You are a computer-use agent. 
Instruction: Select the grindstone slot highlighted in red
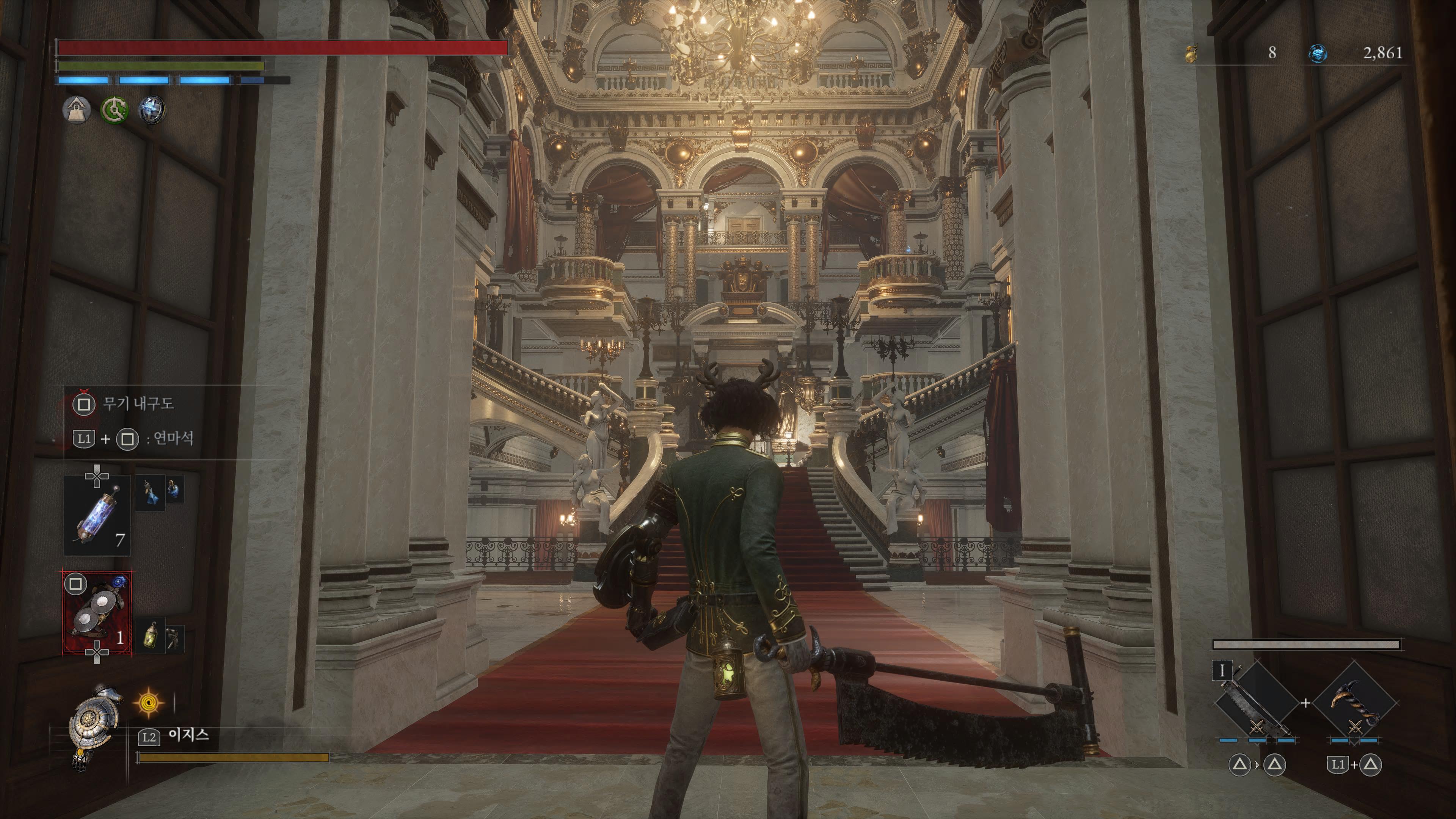tap(97, 613)
